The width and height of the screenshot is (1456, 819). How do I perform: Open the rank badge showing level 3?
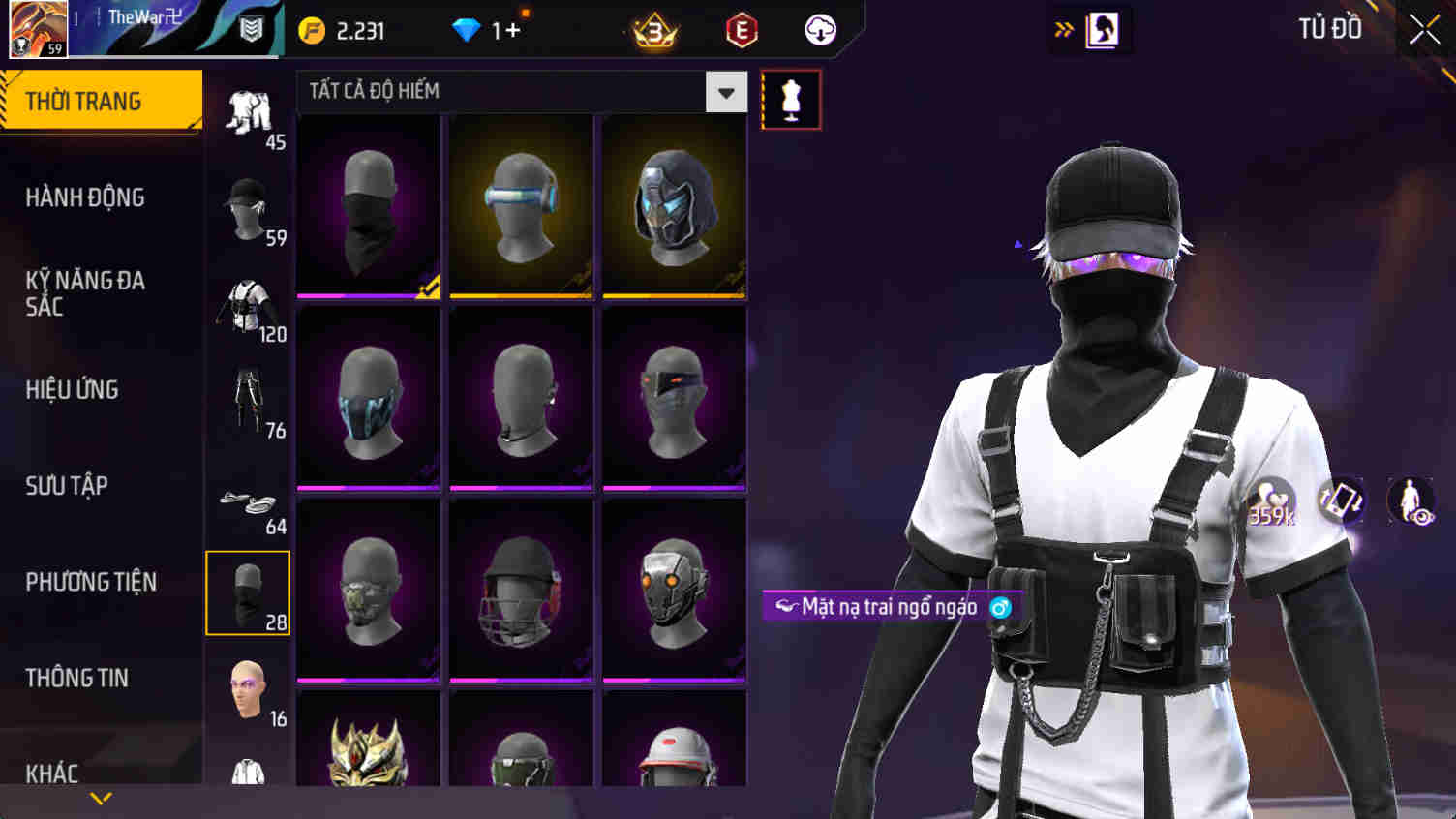click(652, 29)
